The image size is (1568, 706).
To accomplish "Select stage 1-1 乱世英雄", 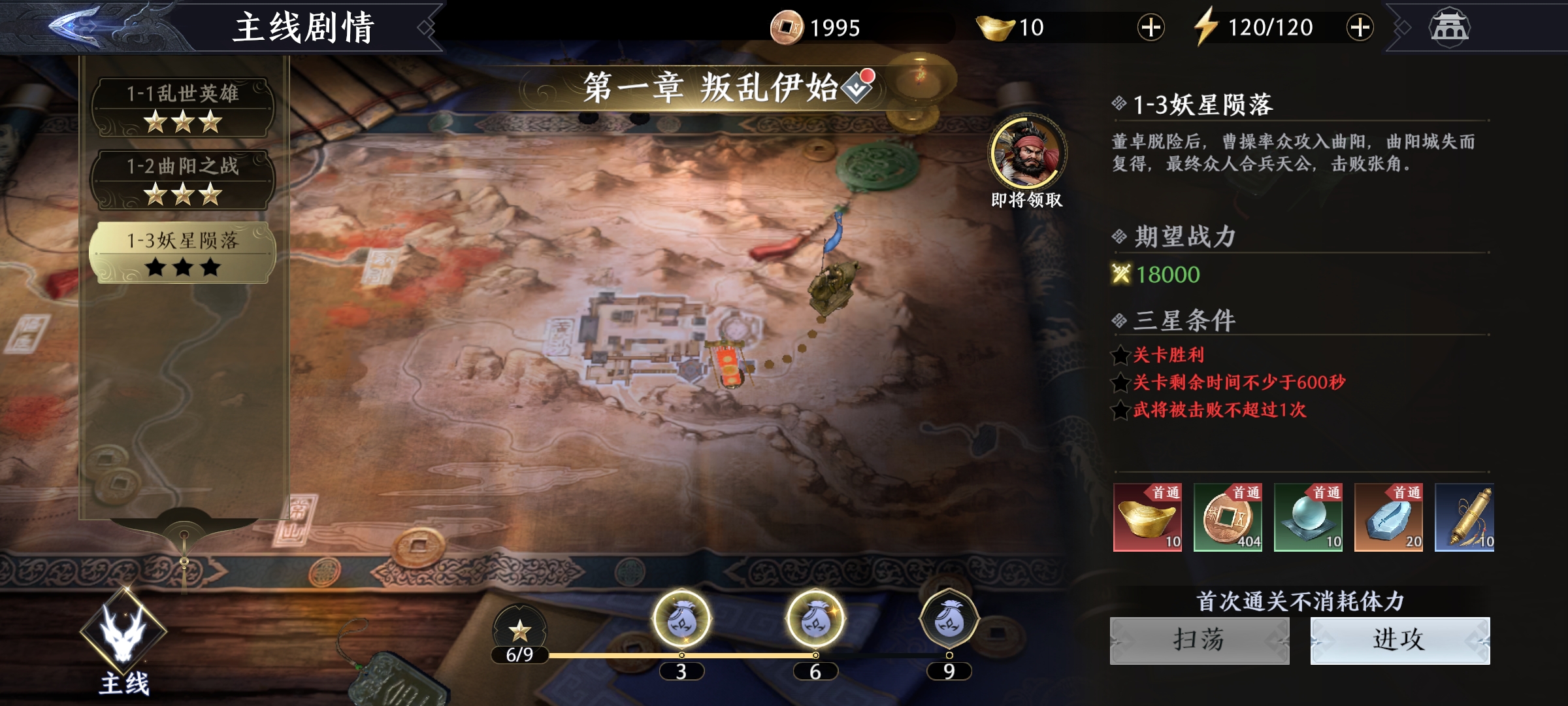I will pos(182,107).
